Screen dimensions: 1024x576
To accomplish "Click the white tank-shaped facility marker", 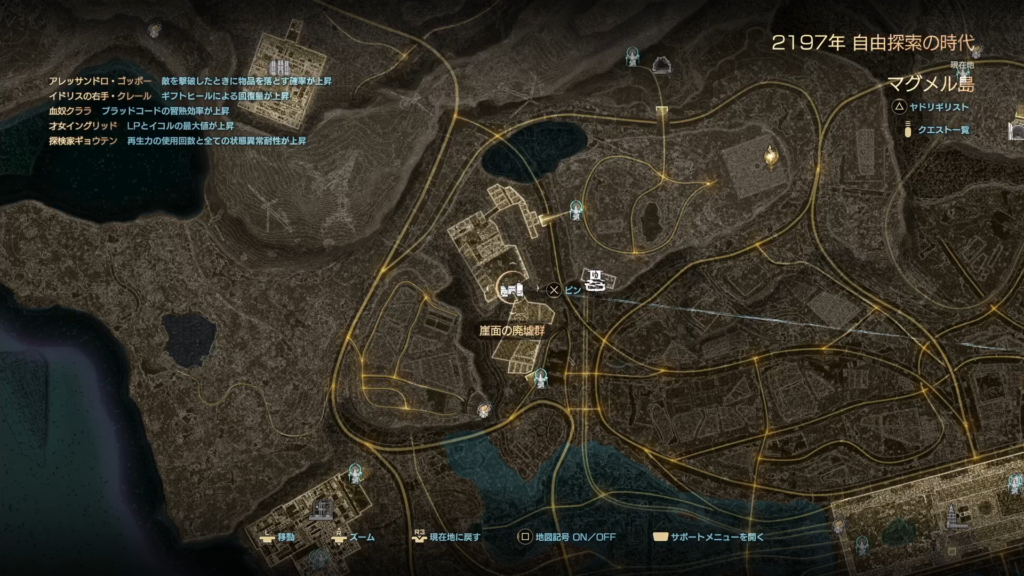I will pos(597,280).
